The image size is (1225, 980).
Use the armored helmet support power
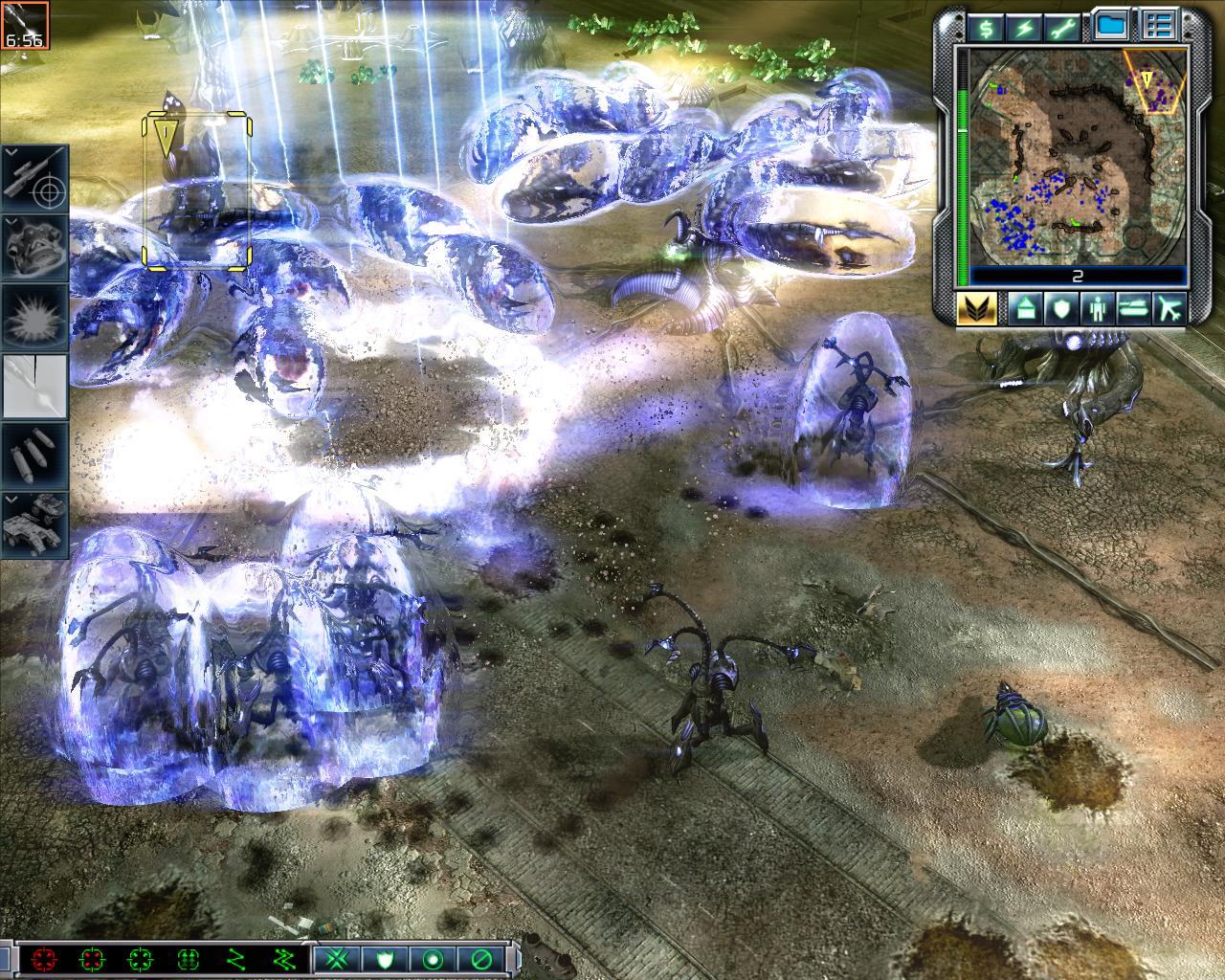[34, 247]
